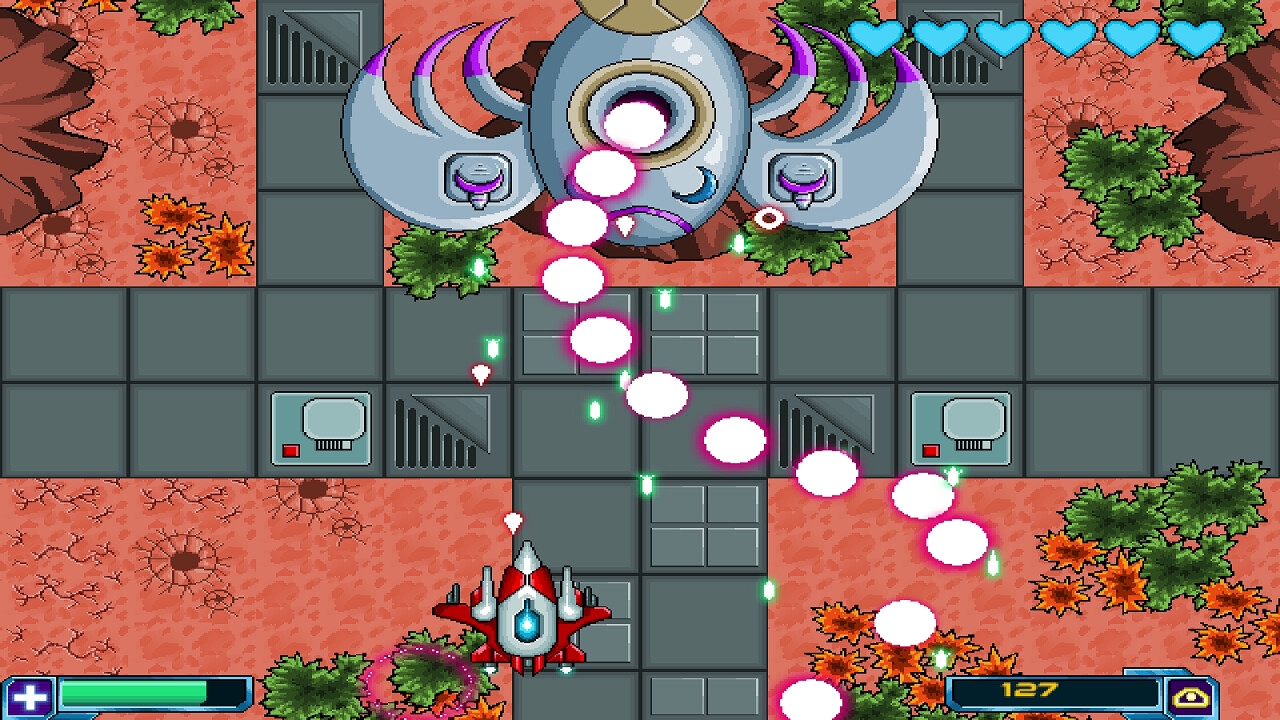The height and width of the screenshot is (720, 1280).
Task: Click the boss's left turret pod
Action: pyautogui.click(x=477, y=180)
